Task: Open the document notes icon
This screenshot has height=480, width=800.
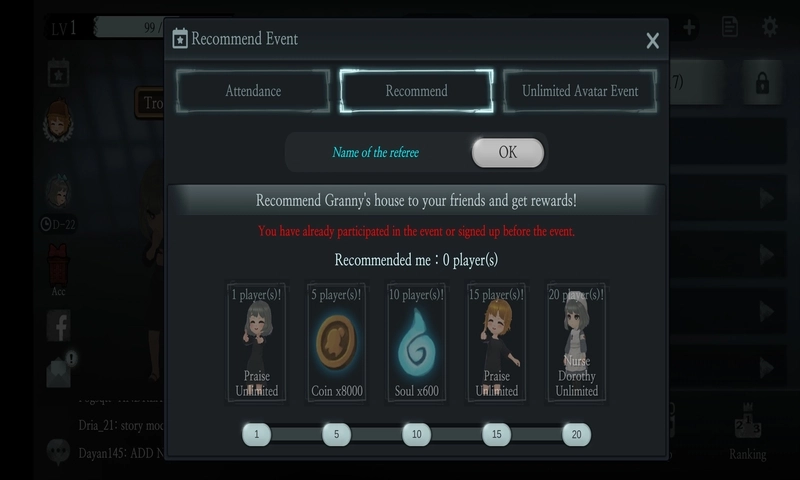Action: [x=730, y=27]
